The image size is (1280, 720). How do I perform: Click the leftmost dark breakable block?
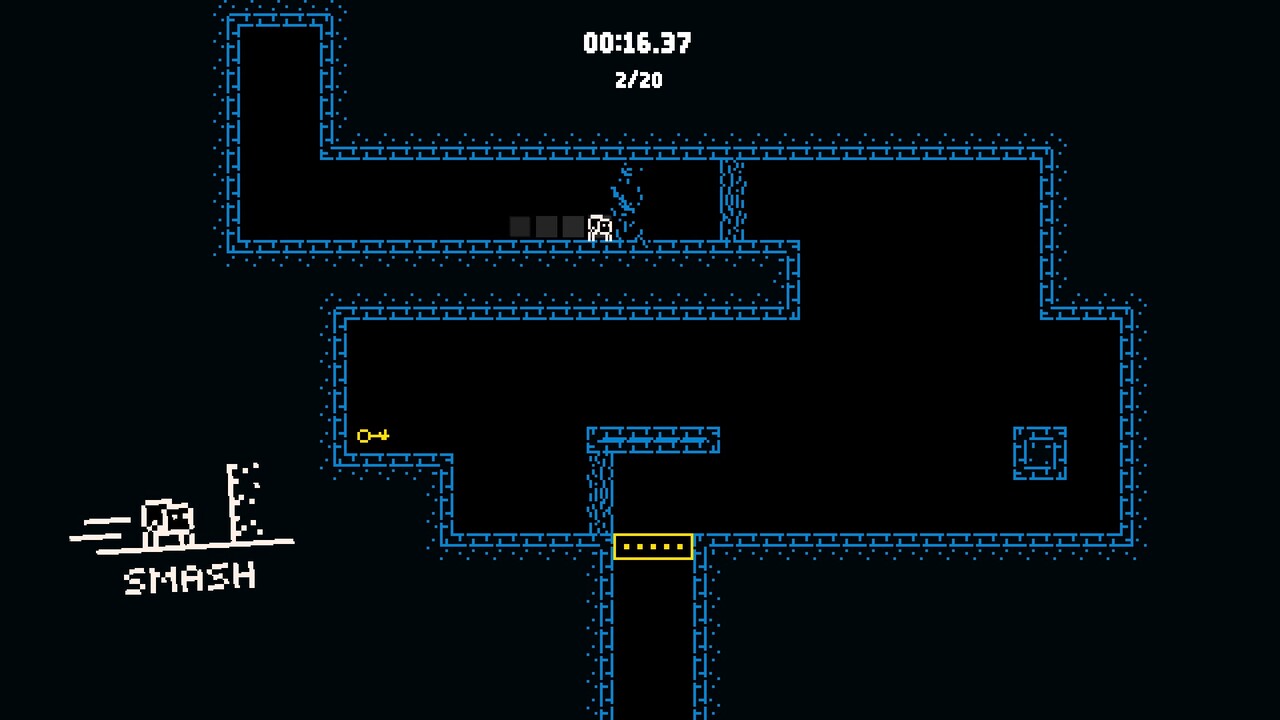(x=520, y=227)
